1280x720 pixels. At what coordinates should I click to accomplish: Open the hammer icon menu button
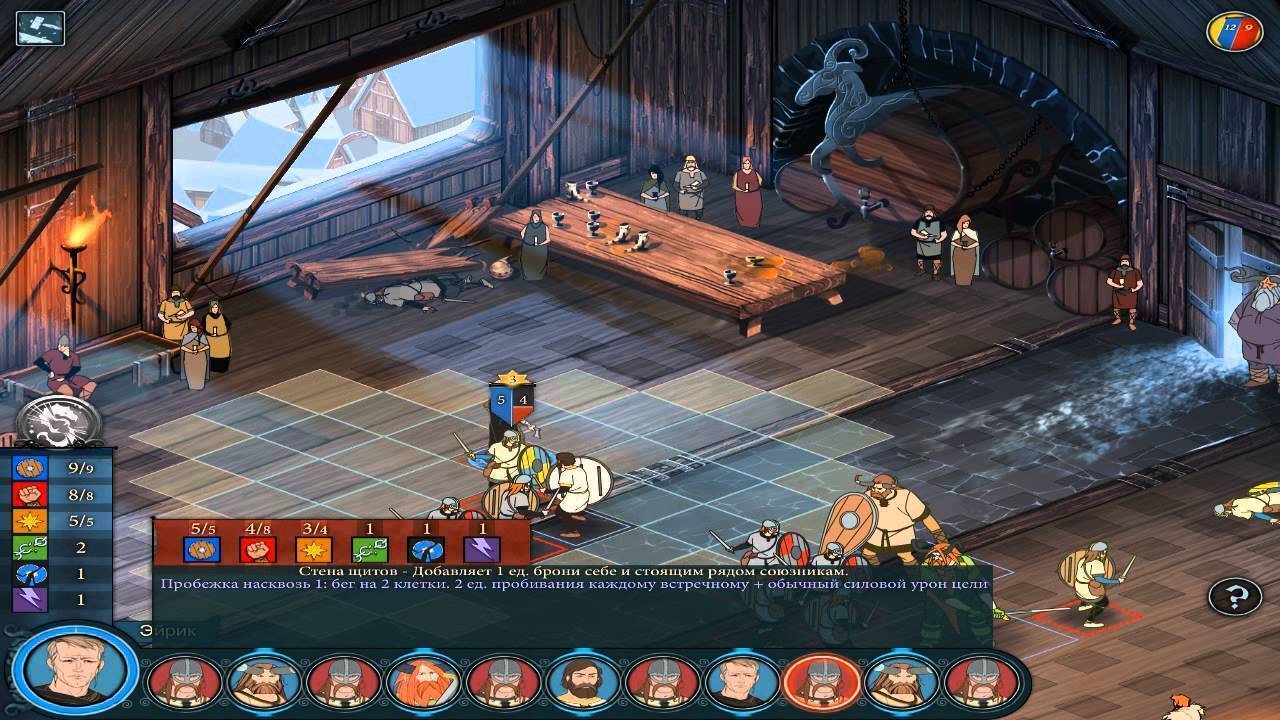40,28
